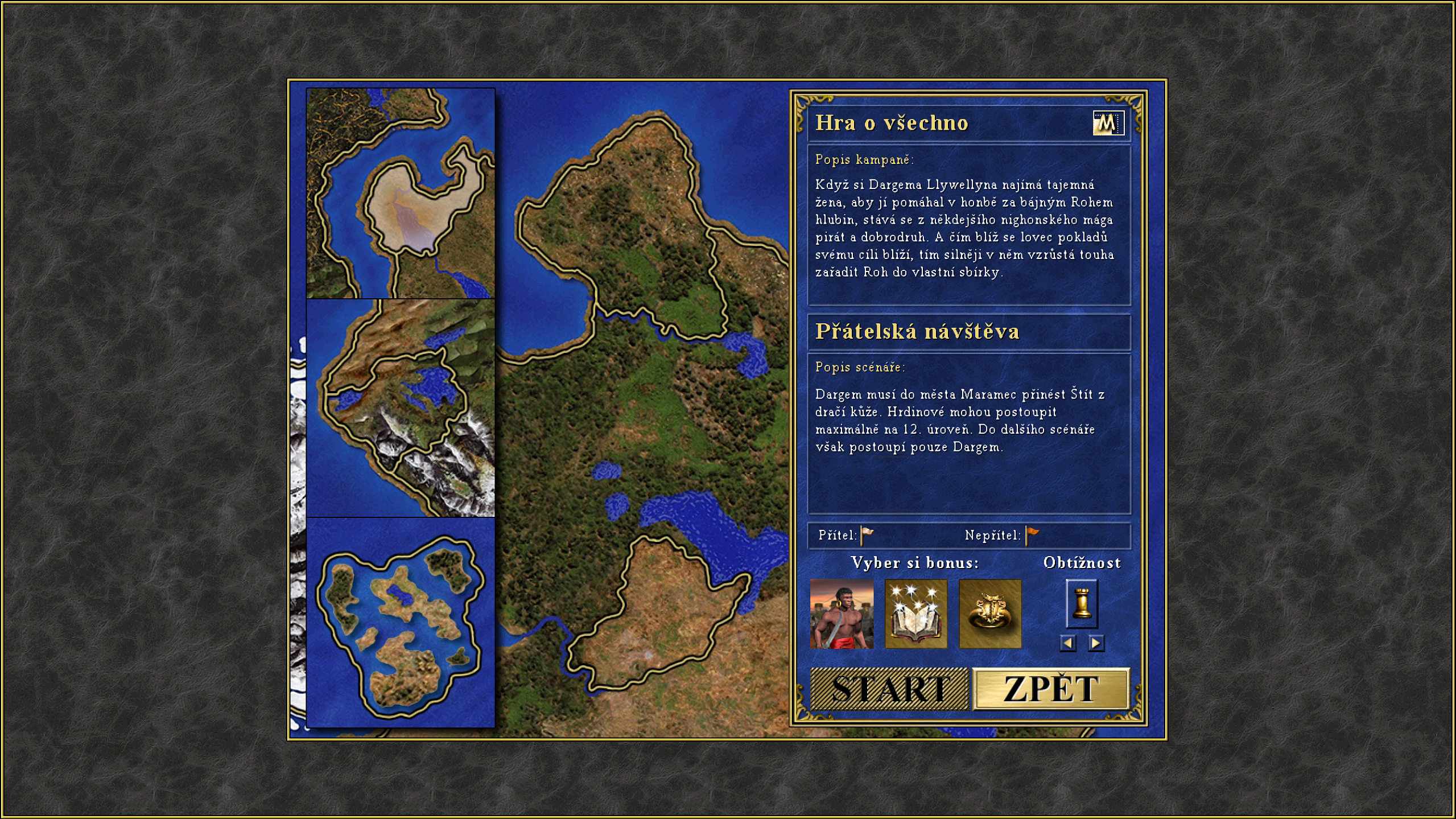This screenshot has width=1456, height=819.
Task: Play the campaign intro video icon
Action: [x=1108, y=123]
